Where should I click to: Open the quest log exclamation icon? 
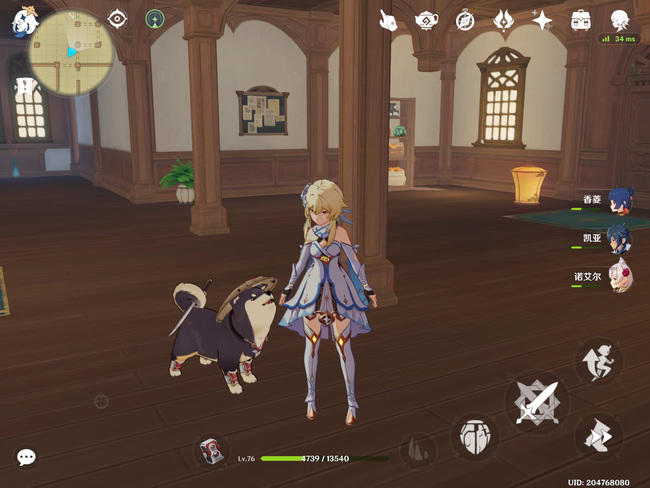[22, 88]
